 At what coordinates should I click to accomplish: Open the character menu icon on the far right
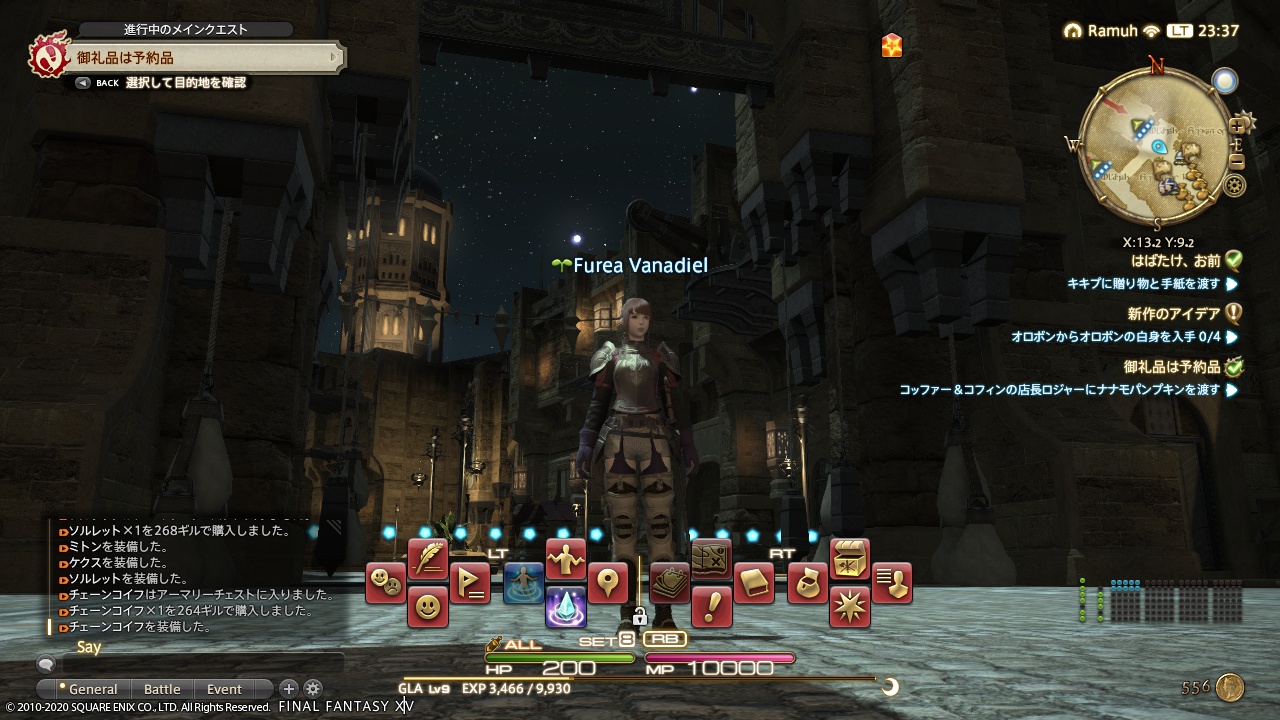pos(891,584)
